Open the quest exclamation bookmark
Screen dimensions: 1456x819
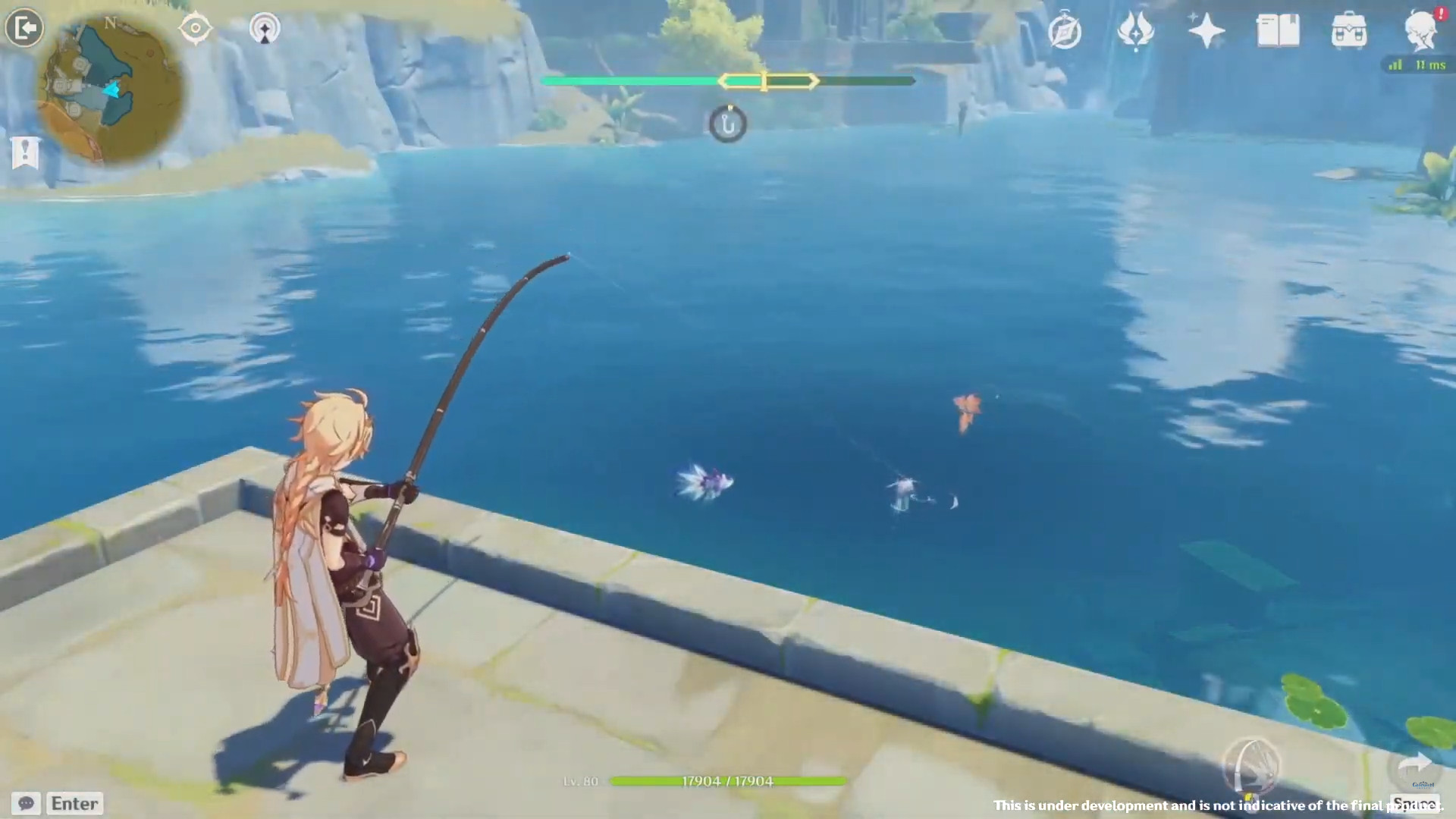[x=25, y=152]
